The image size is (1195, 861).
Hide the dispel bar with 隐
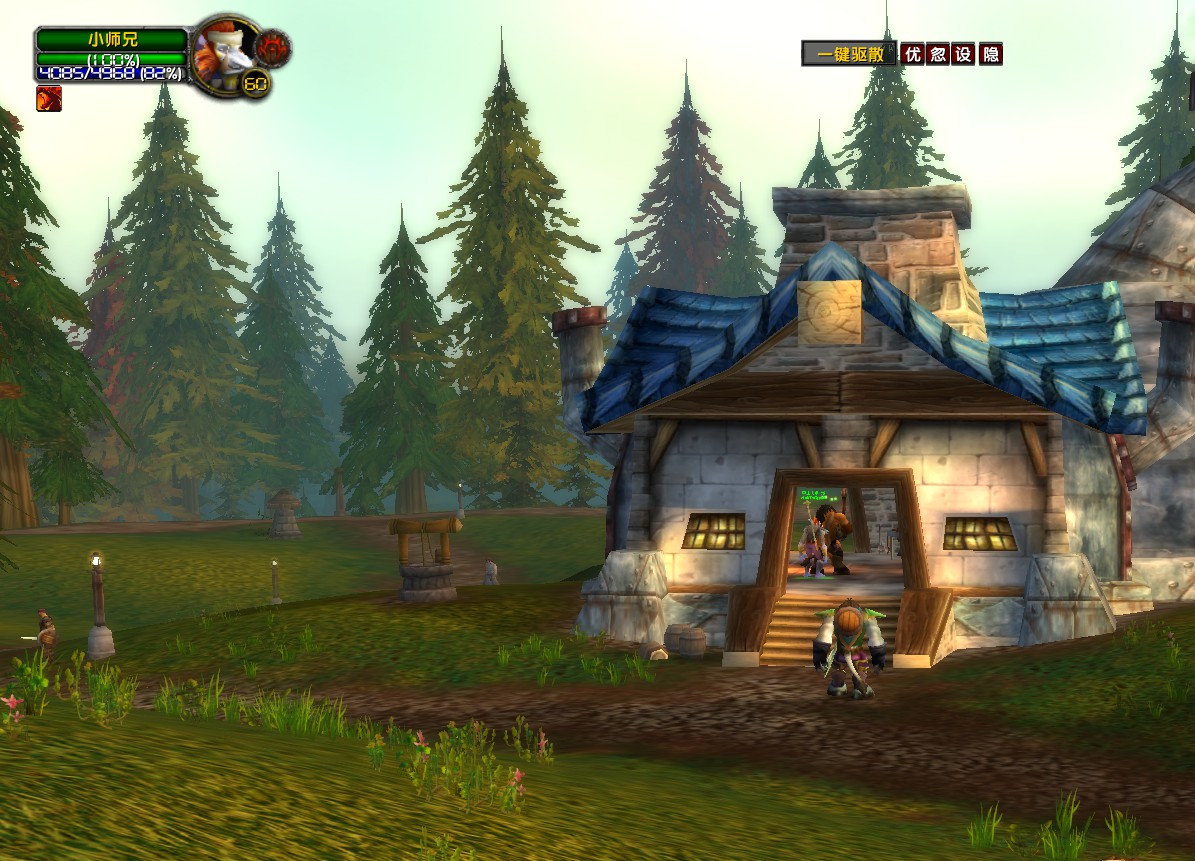(990, 54)
